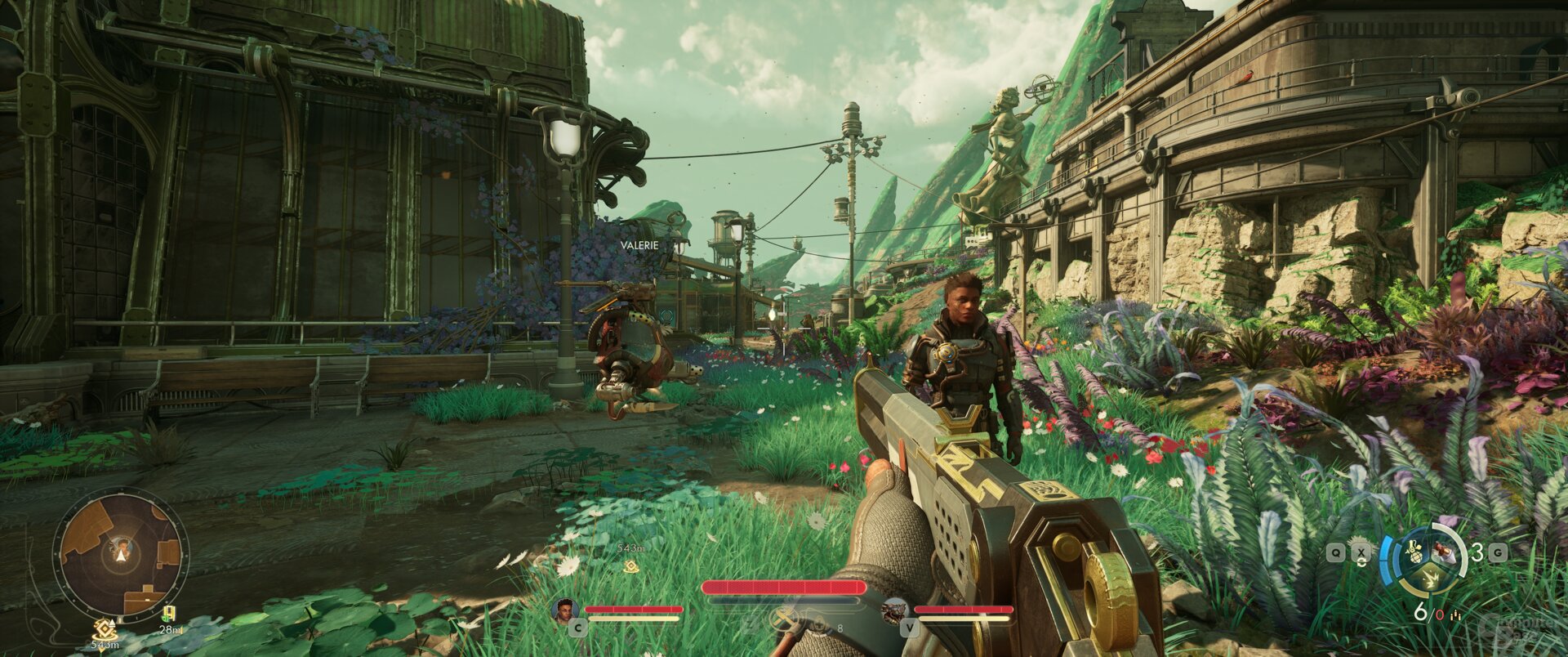This screenshot has height=657, width=1568.
Task: Choose the red-capped injector throwable slot
Action: (x=1445, y=554)
